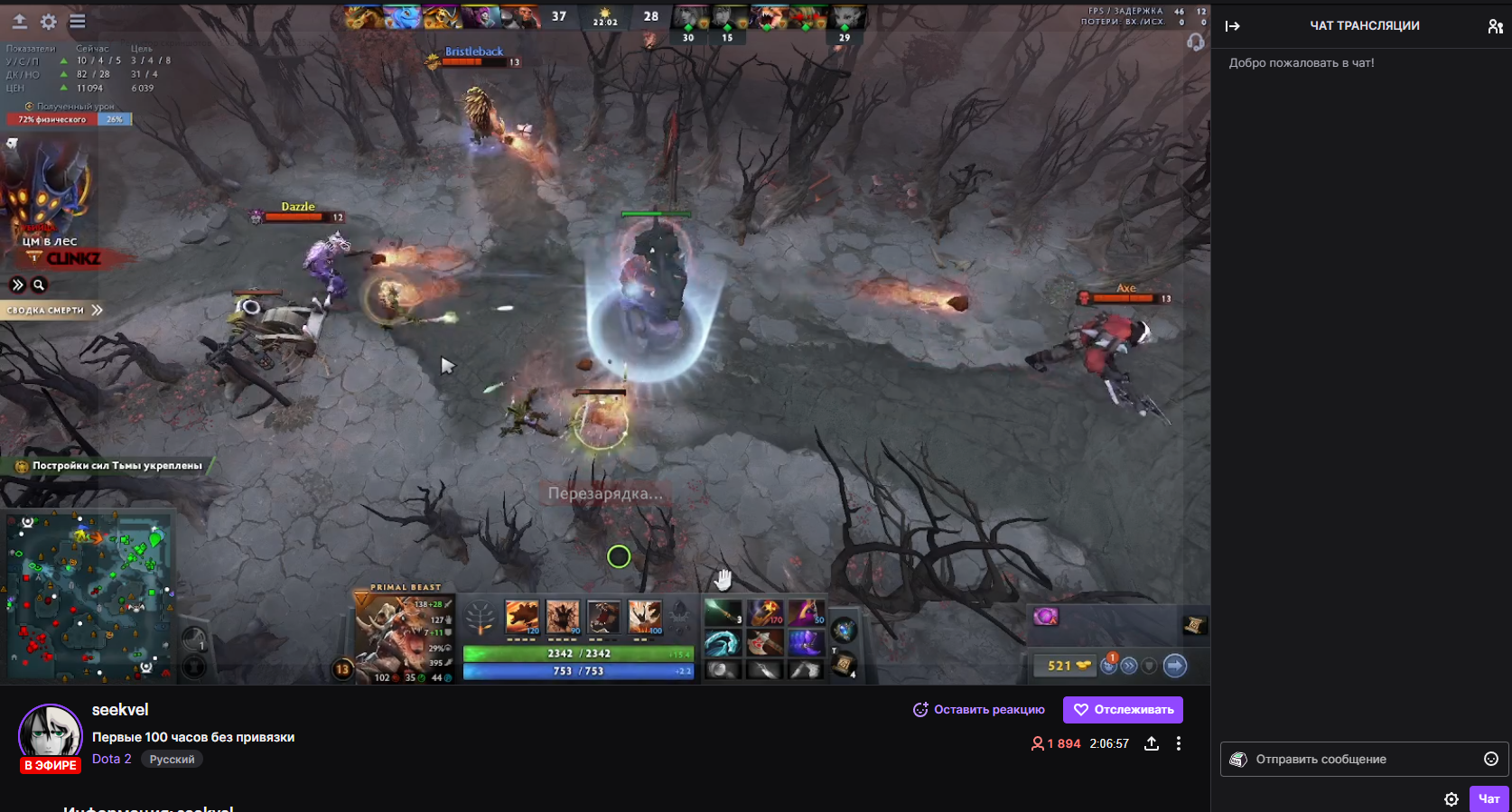This screenshot has height=812, width=1512.
Task: Open the hamburger main menu
Action: pyautogui.click(x=78, y=22)
